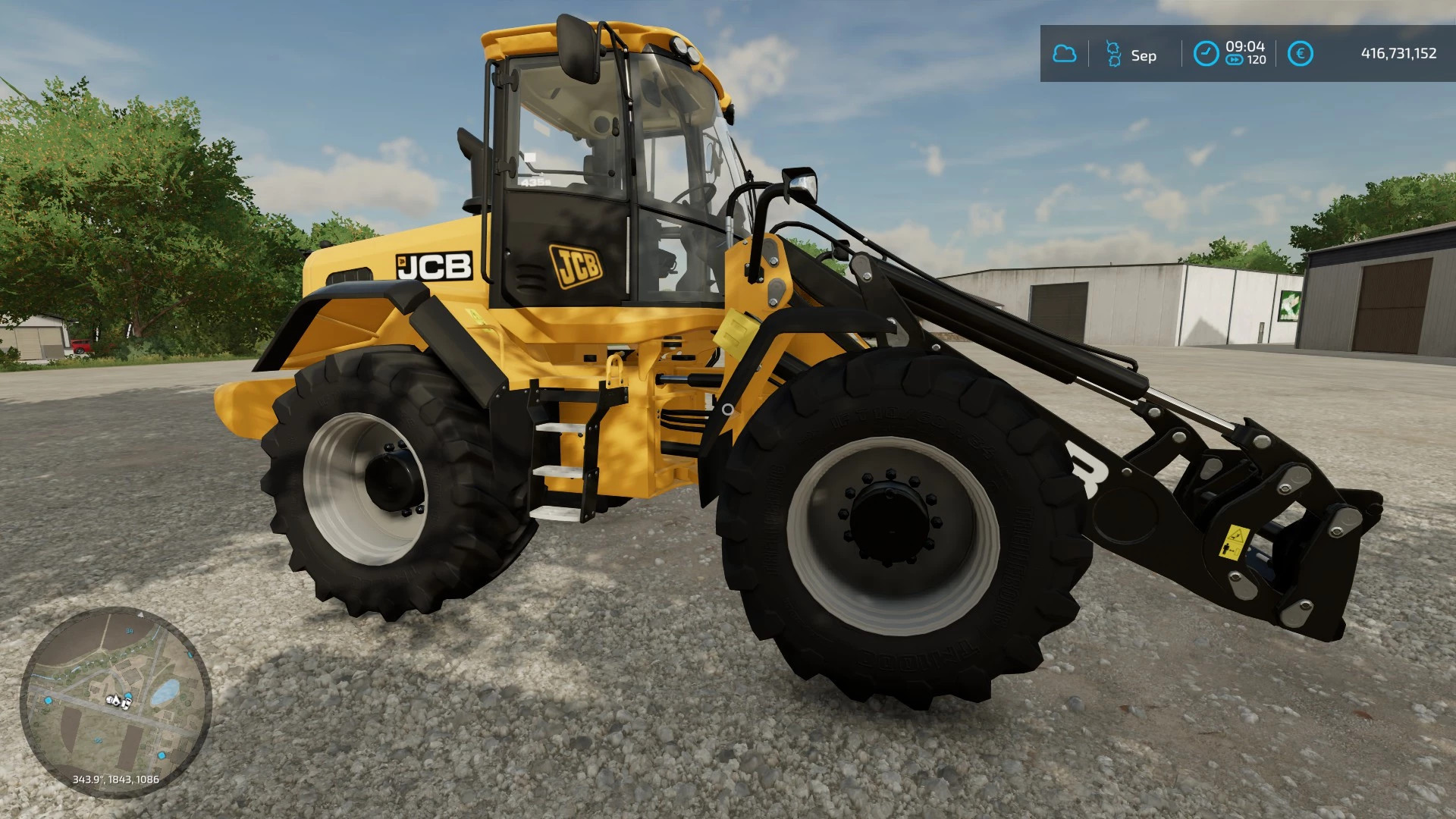The image size is (1456, 819).
Task: Click the clock time icon
Action: pos(1205,54)
